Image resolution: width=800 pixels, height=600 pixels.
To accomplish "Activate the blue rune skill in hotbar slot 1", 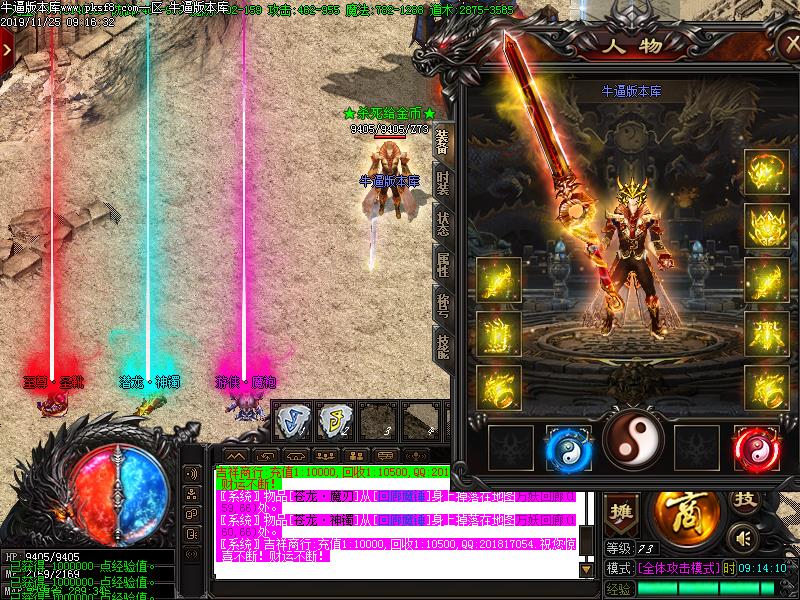I will pyautogui.click(x=291, y=420).
